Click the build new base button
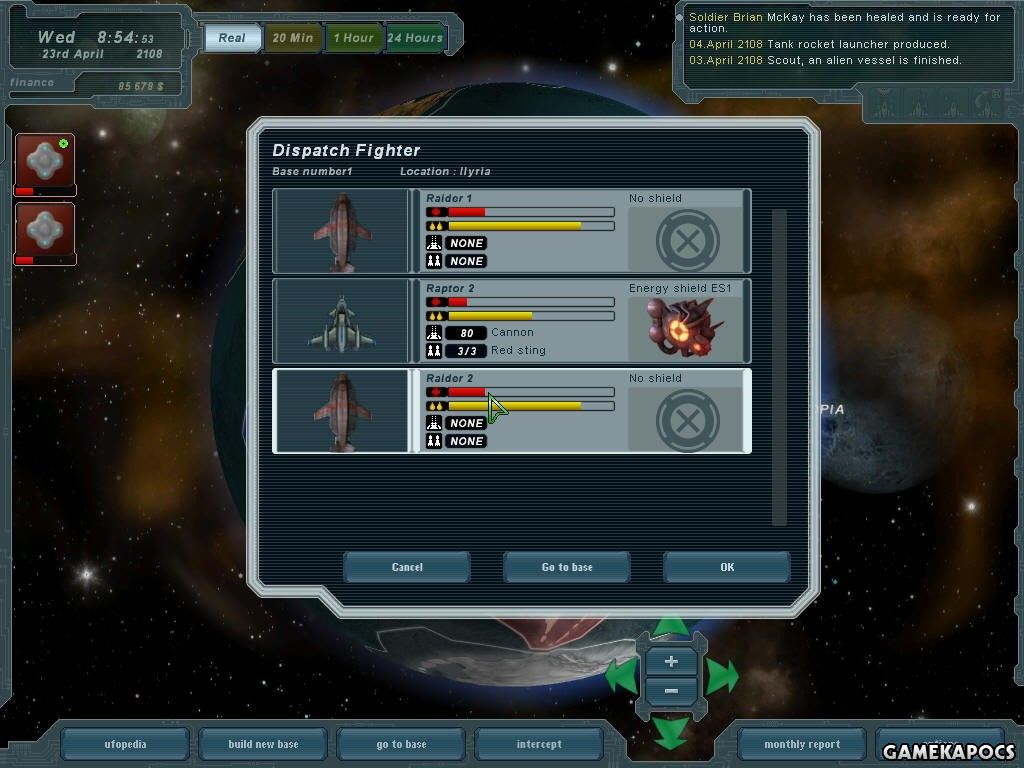 tap(263, 744)
